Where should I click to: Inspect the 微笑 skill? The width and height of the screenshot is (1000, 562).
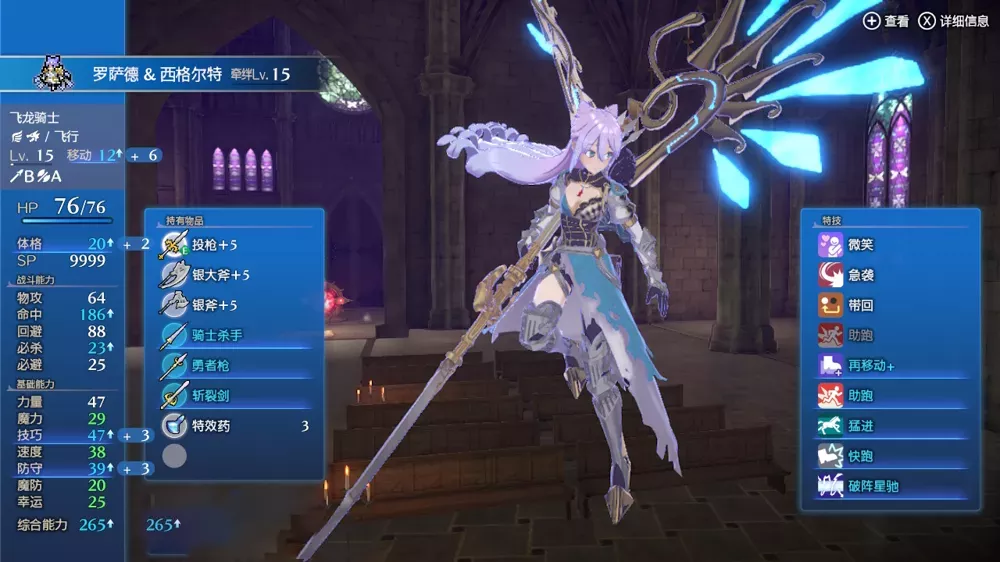(895, 244)
